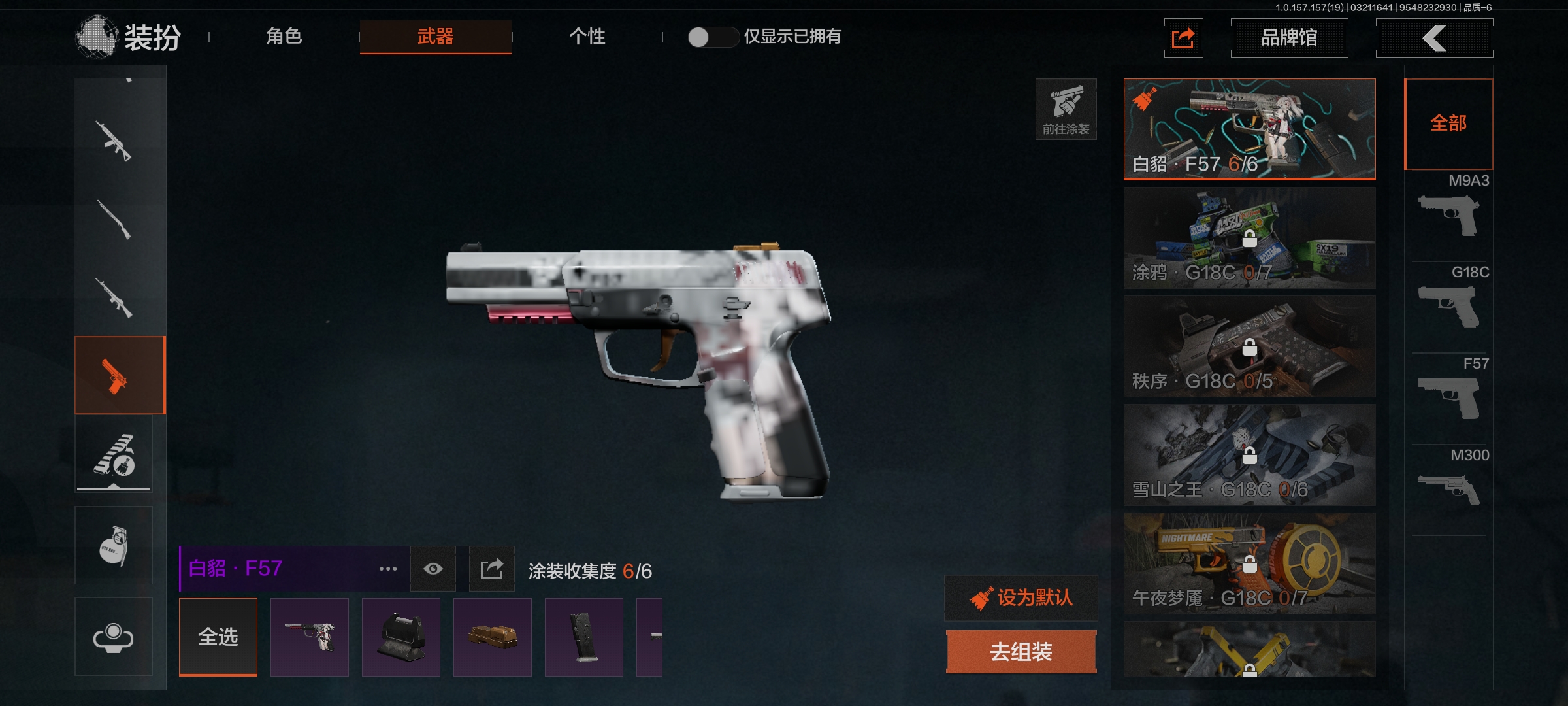Screen dimensions: 1568x706
Task: Select the 白貂 · F57 skin card
Action: [1249, 129]
